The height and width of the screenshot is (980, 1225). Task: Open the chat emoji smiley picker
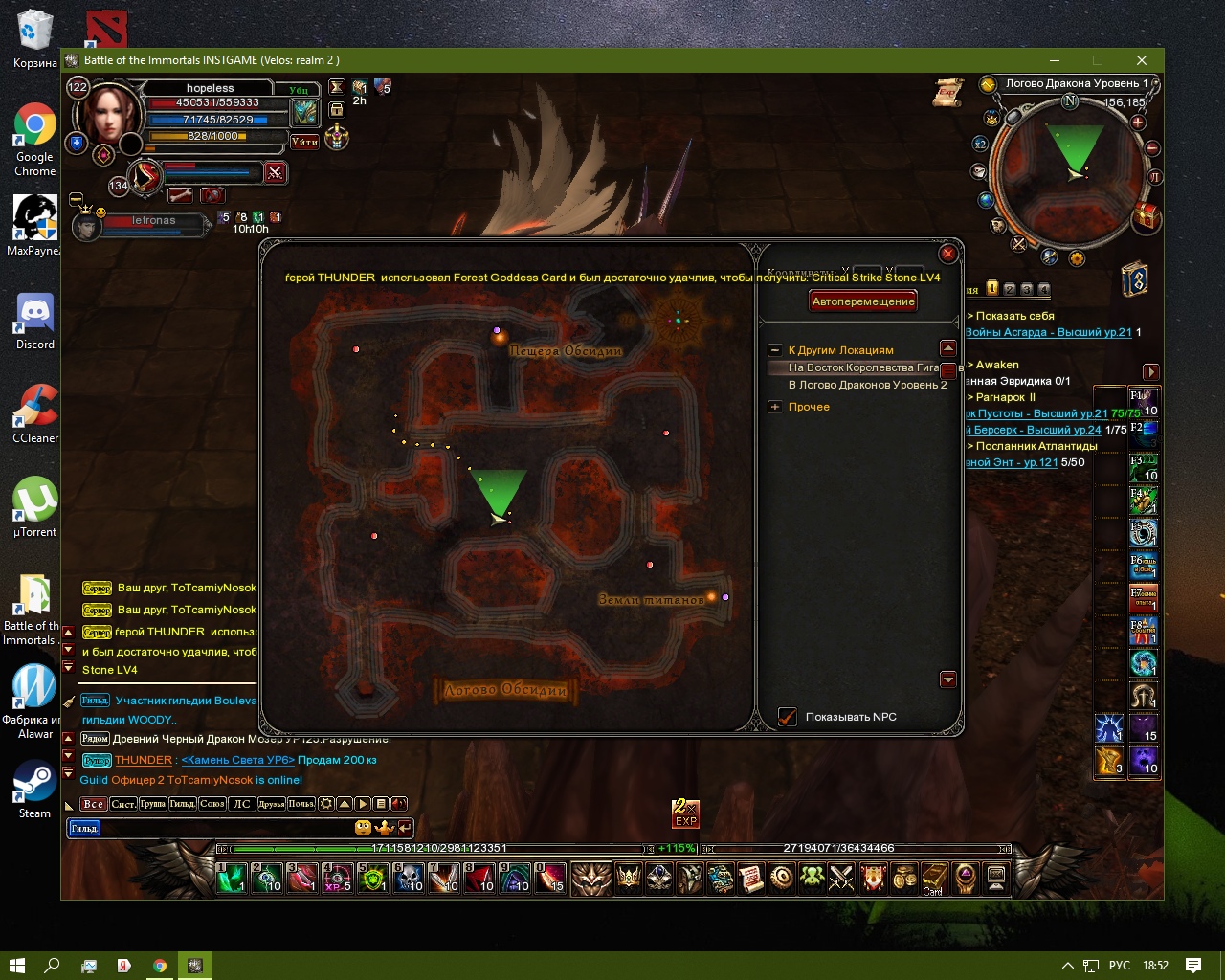click(363, 828)
